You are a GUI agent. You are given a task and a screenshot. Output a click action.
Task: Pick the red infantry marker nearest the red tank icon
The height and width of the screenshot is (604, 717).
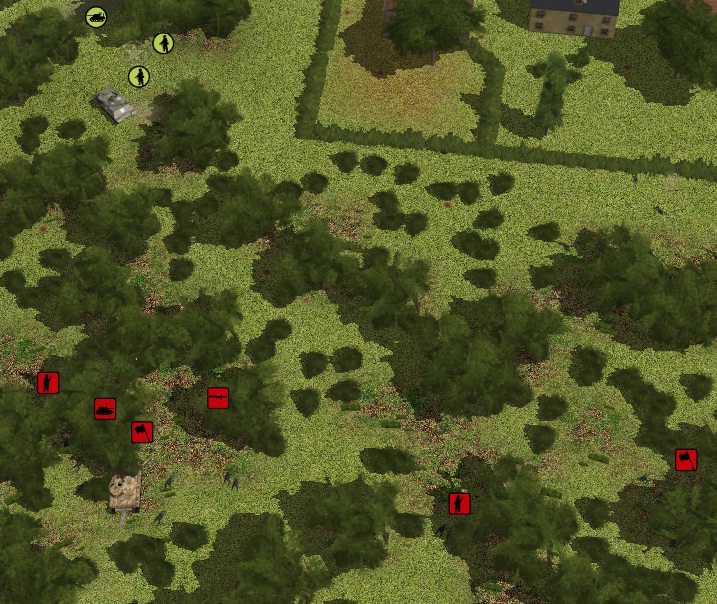48,382
